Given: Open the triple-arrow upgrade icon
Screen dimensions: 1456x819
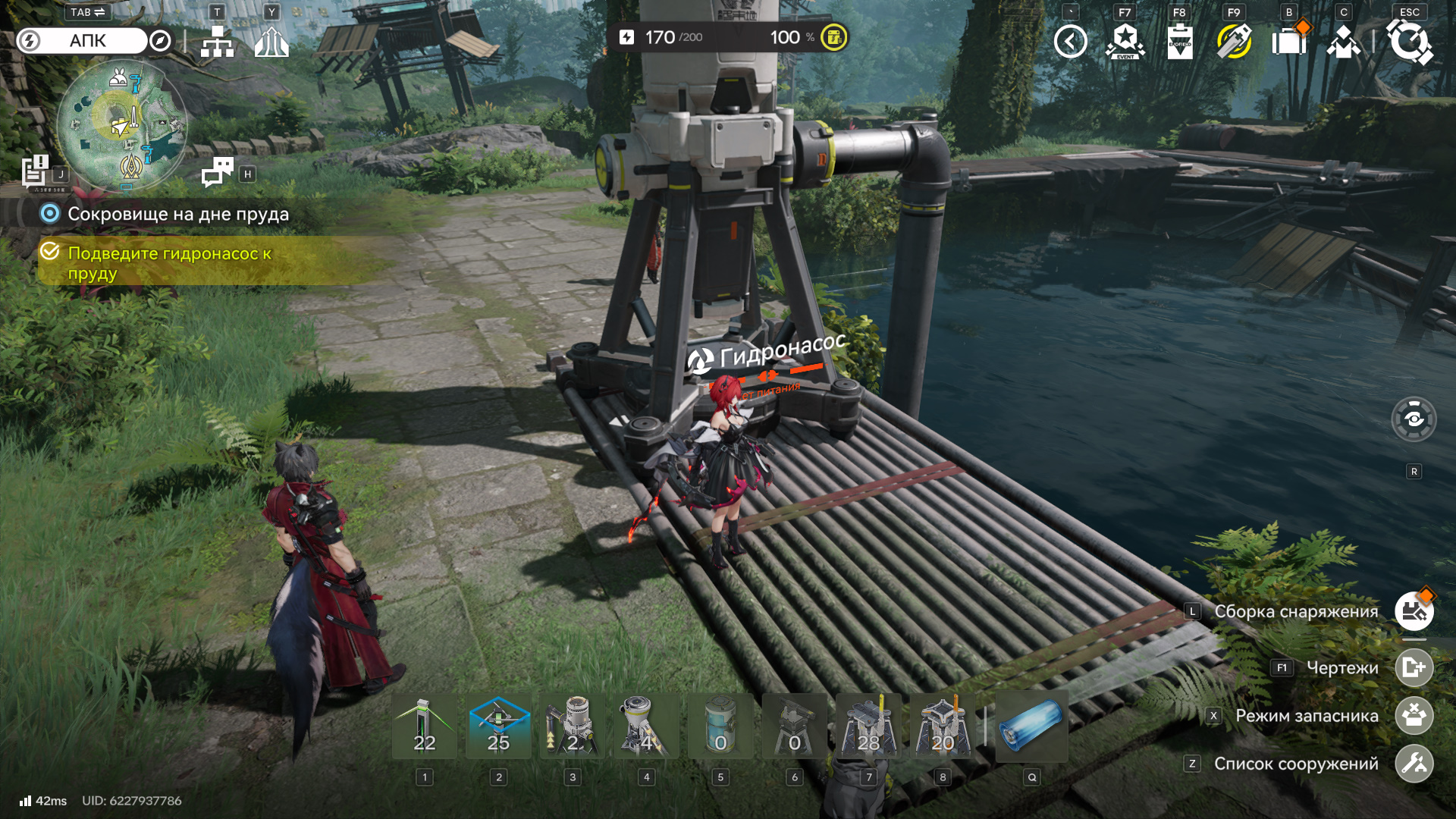Looking at the screenshot, I should click(x=271, y=42).
